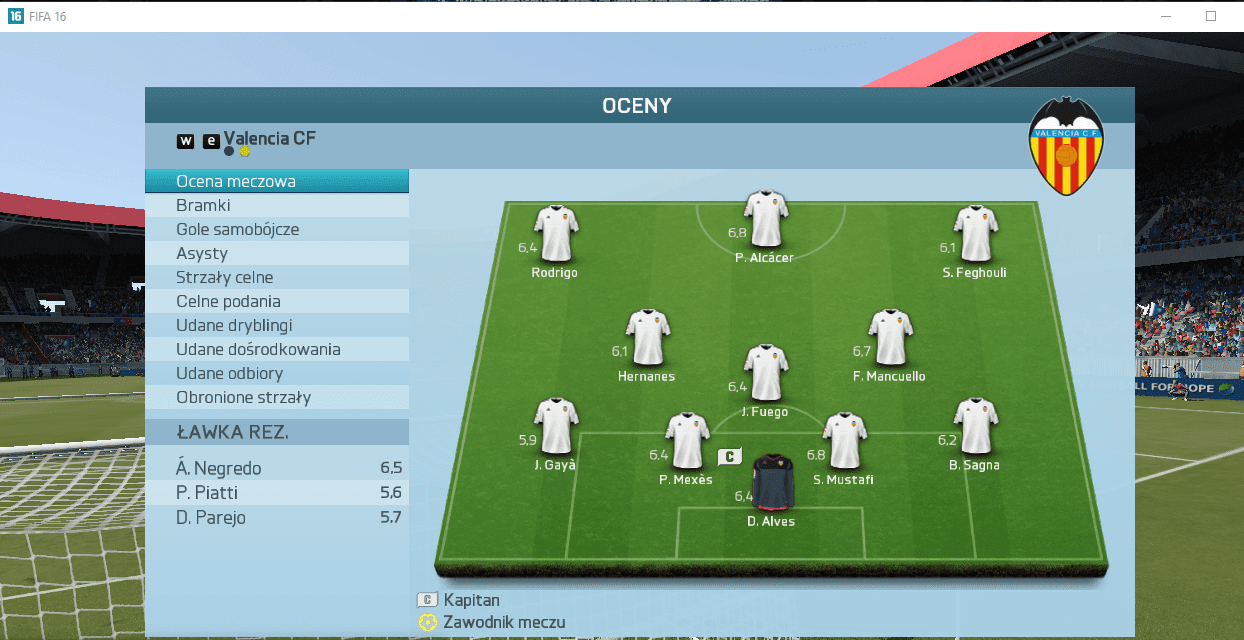Select P. Alcácer's shirt on the pitch
This screenshot has width=1244, height=640.
[x=766, y=220]
